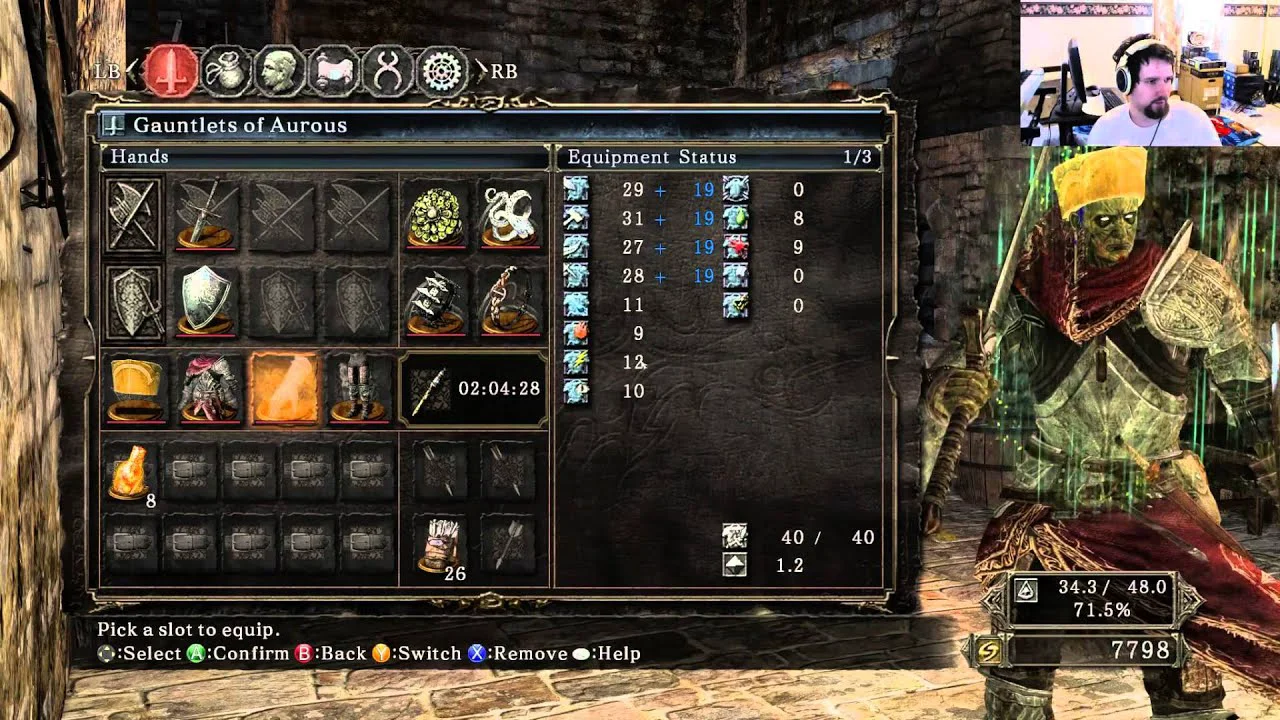Select the leg armor slot
Image resolution: width=1280 pixels, height=720 pixels.
pyautogui.click(x=358, y=388)
